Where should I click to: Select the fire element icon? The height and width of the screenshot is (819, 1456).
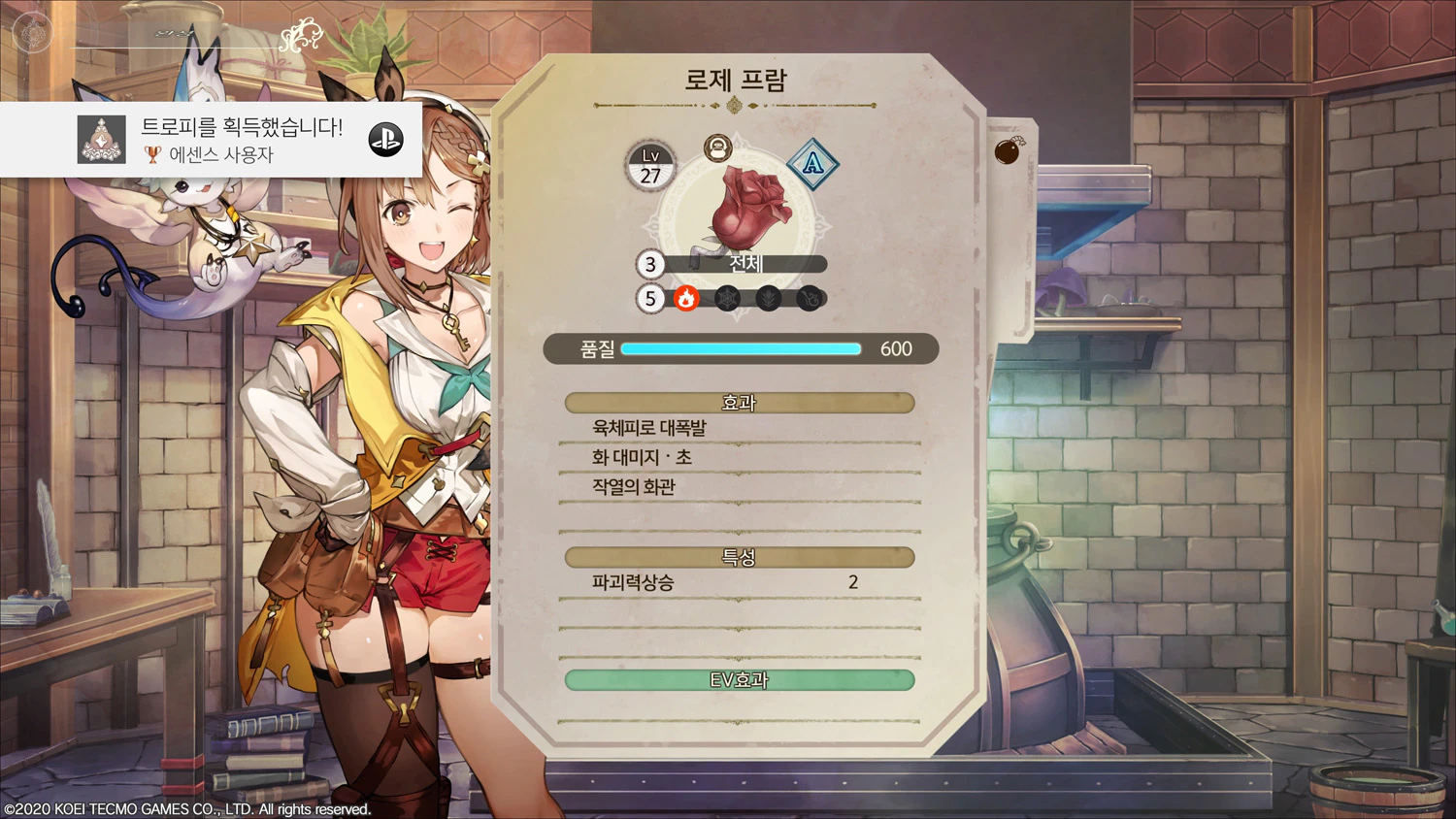click(x=686, y=299)
